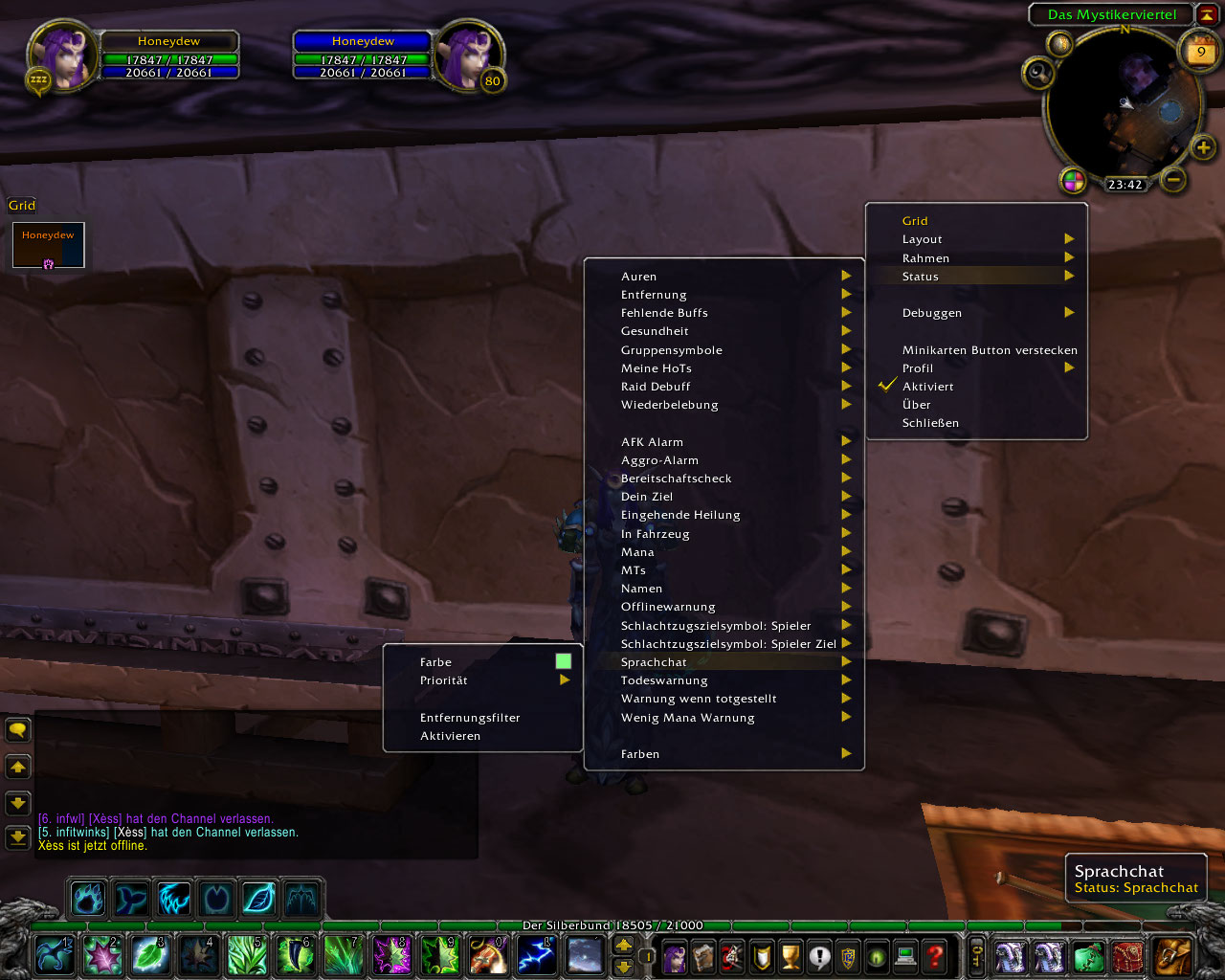Toggle the Entfernungsfilter option
Screen dimensions: 1225x980
coord(470,718)
